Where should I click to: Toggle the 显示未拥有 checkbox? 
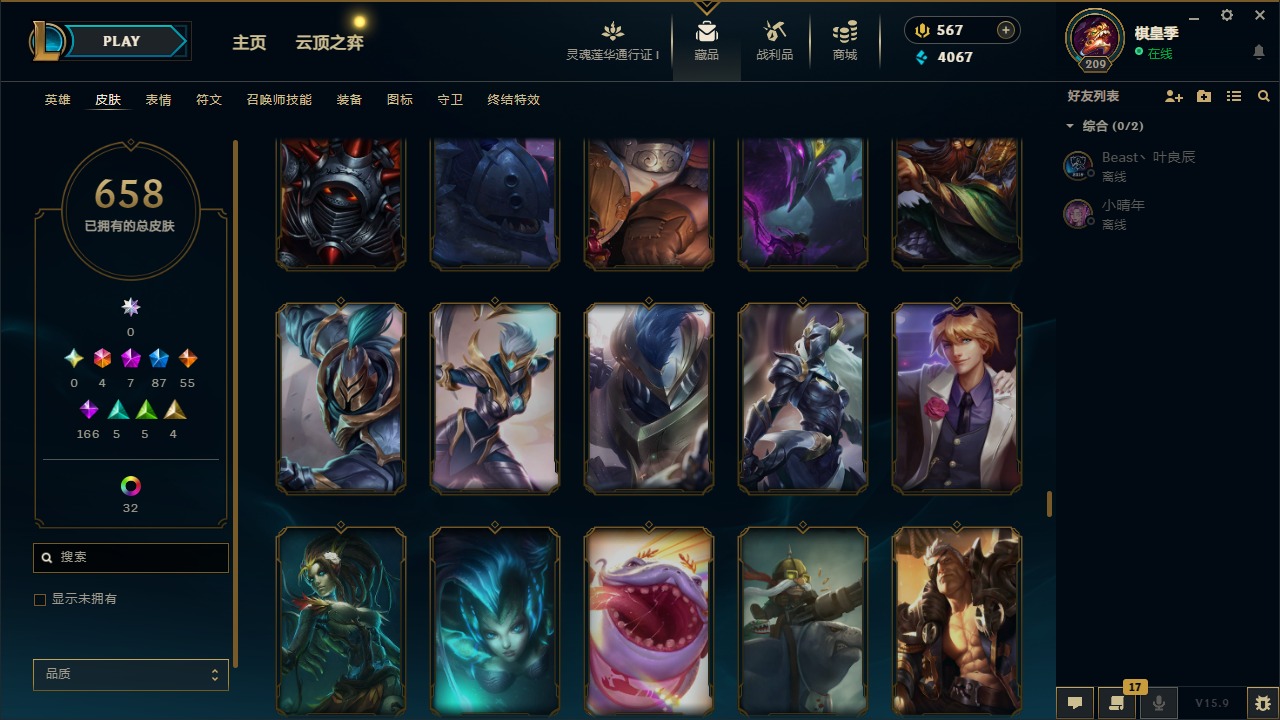click(x=40, y=600)
